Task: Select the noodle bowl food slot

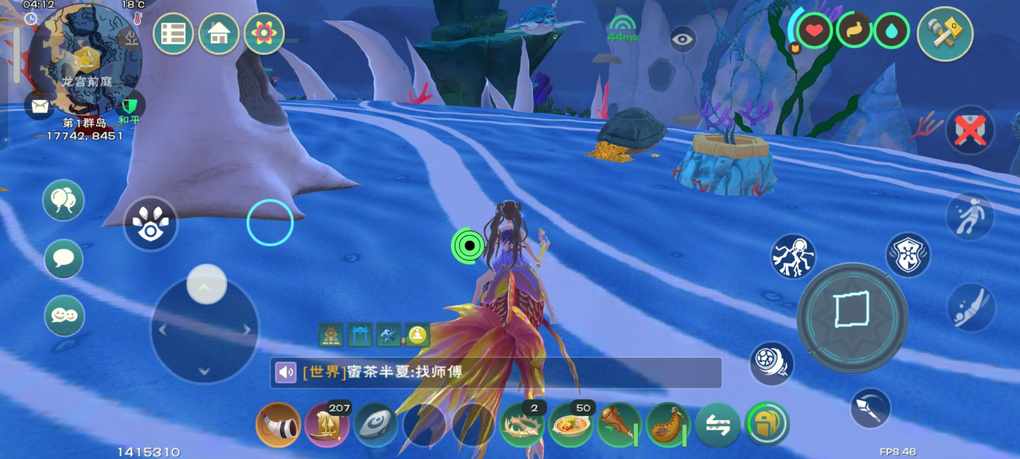Action: click(x=570, y=426)
